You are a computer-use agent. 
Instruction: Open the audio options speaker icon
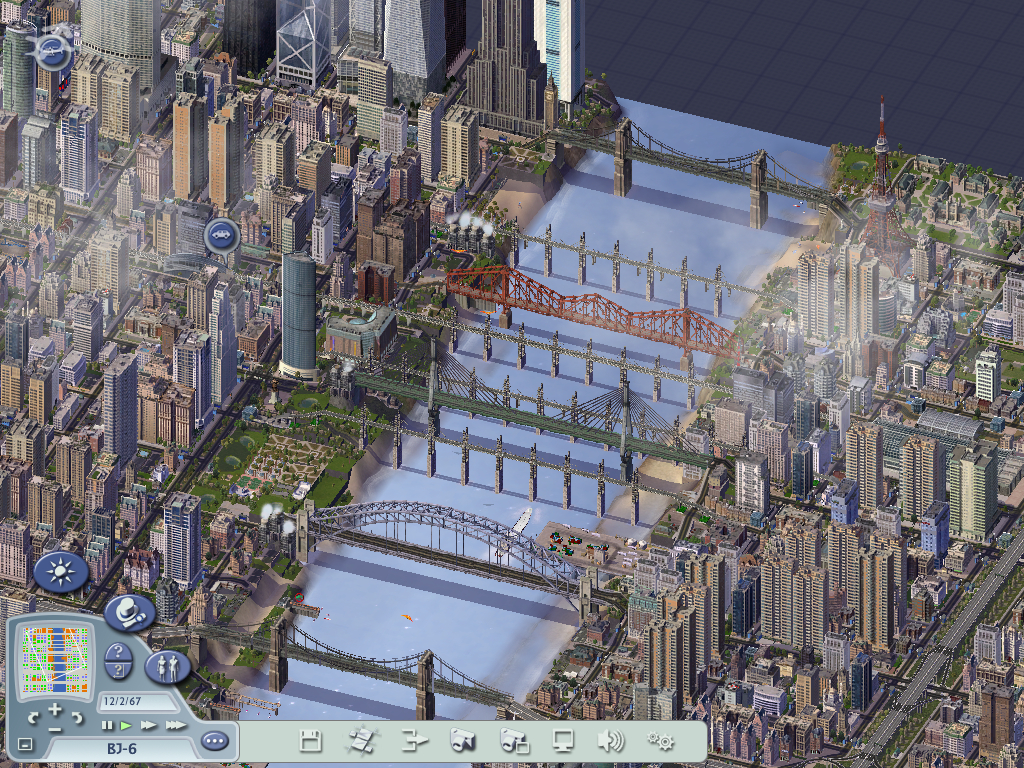(610, 741)
